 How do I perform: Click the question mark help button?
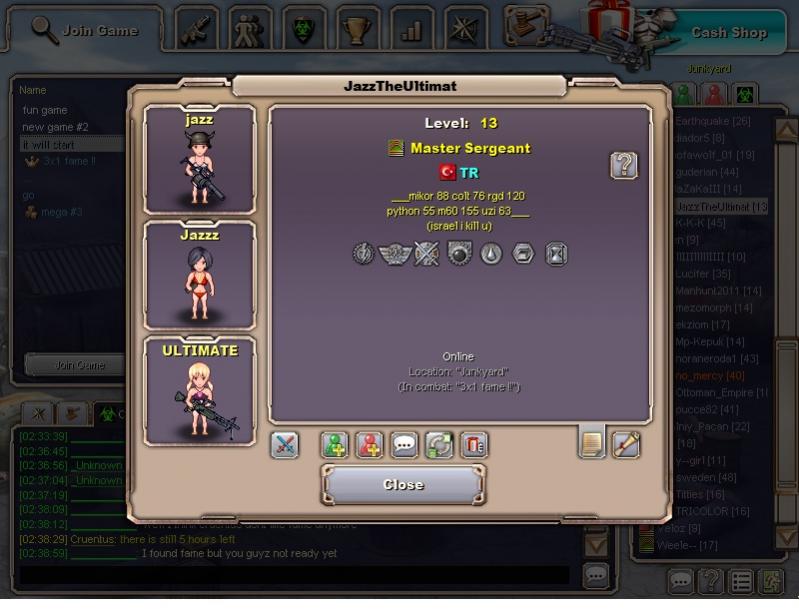[x=624, y=165]
